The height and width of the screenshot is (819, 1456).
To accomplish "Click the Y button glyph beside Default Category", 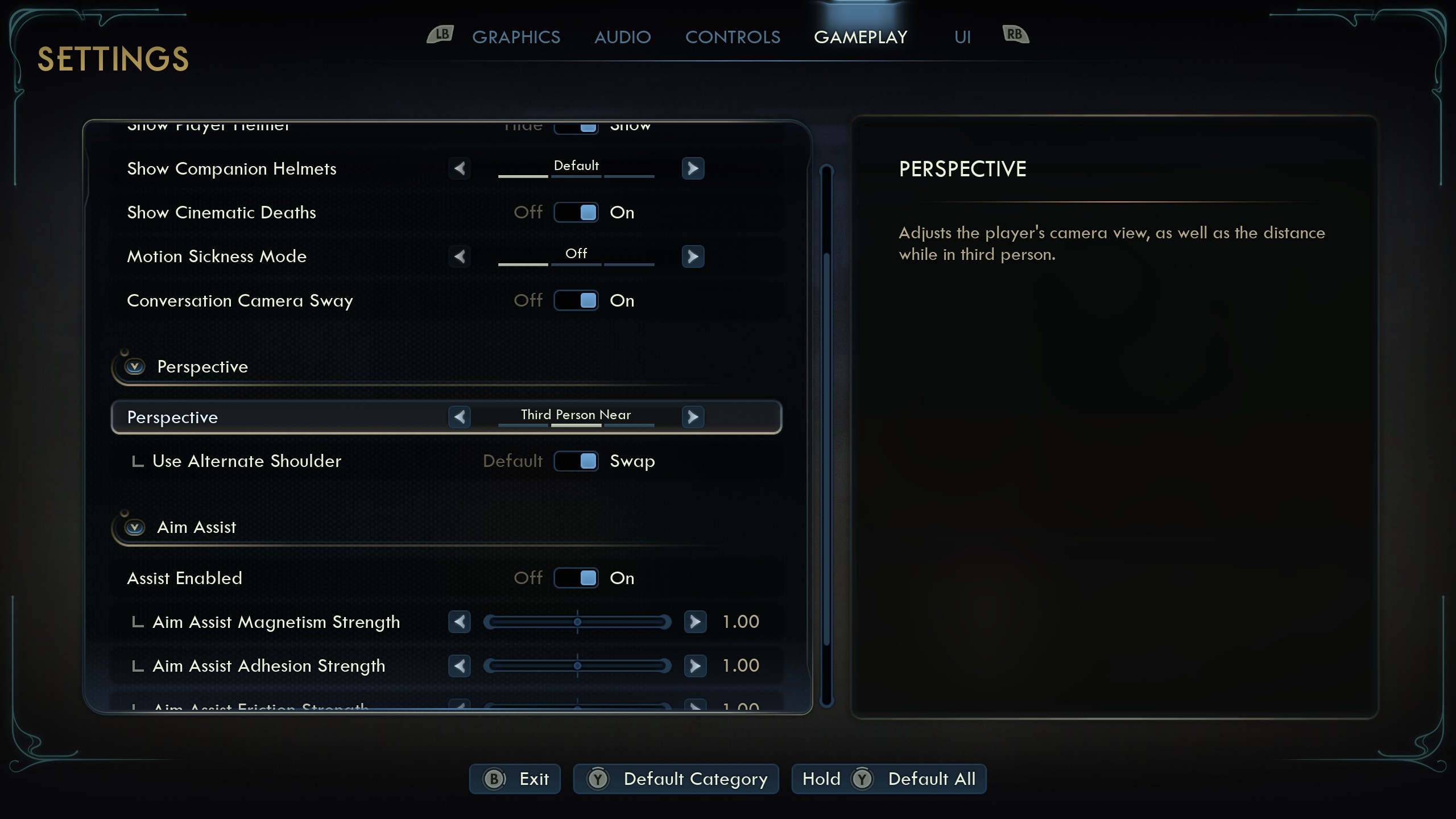I will click(597, 779).
